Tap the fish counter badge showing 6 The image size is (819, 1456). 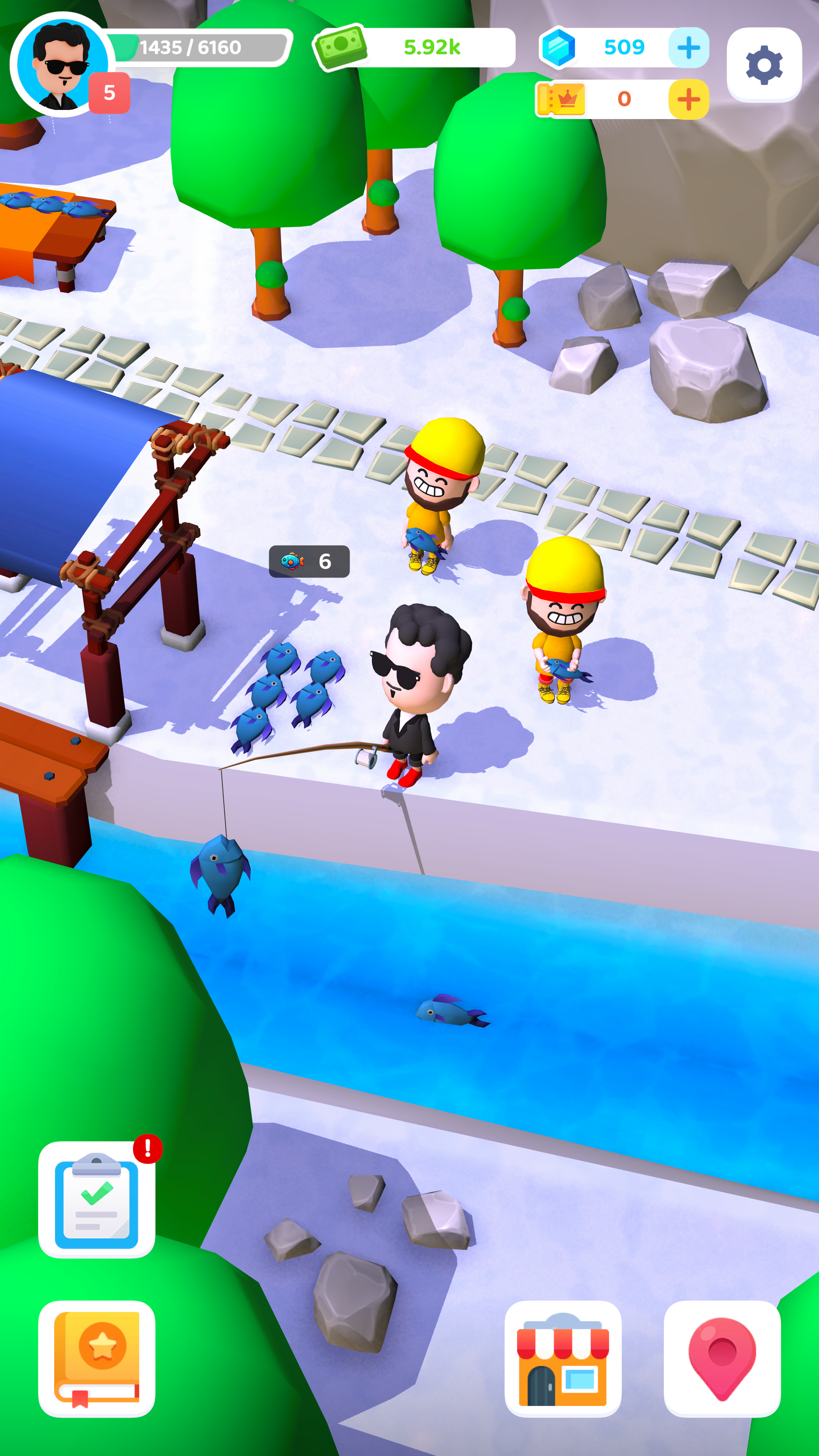pyautogui.click(x=310, y=561)
